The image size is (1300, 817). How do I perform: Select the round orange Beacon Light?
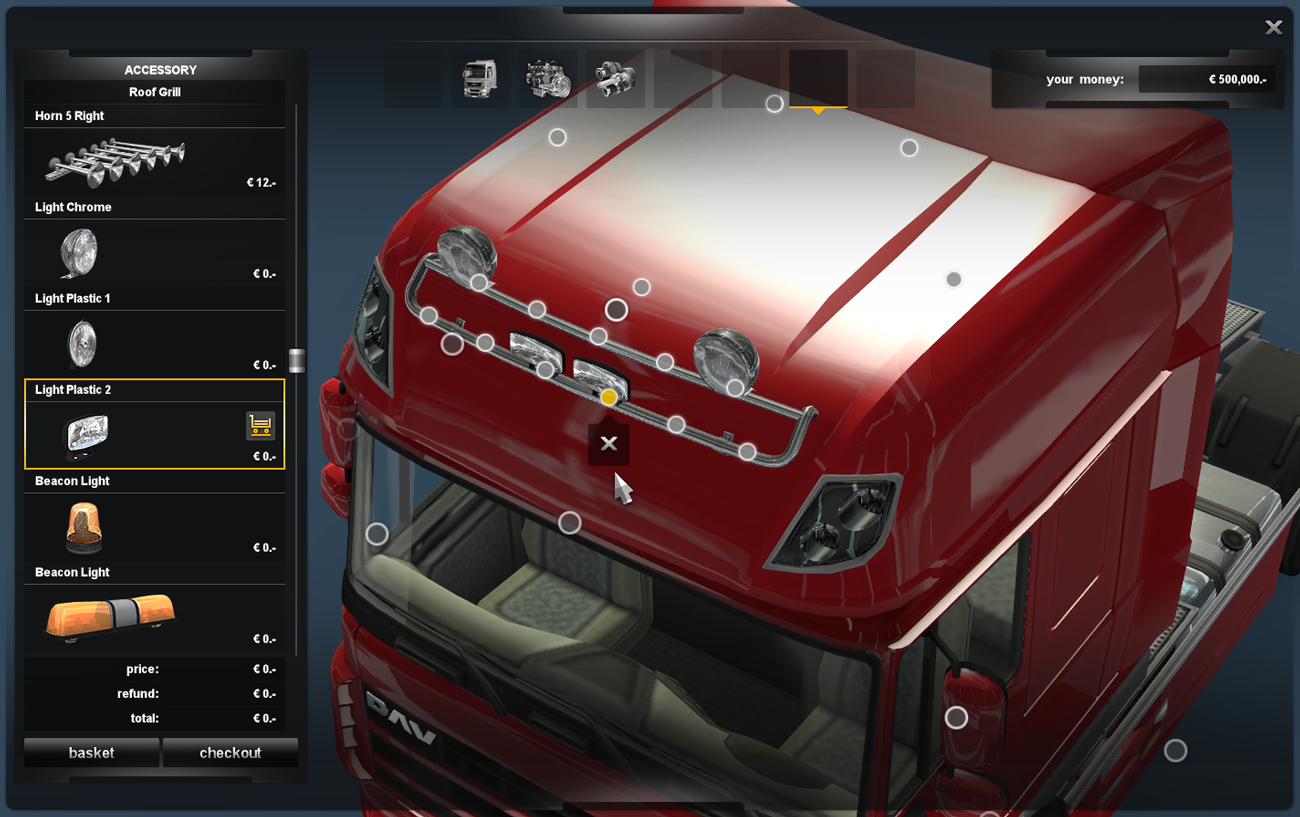[x=154, y=527]
